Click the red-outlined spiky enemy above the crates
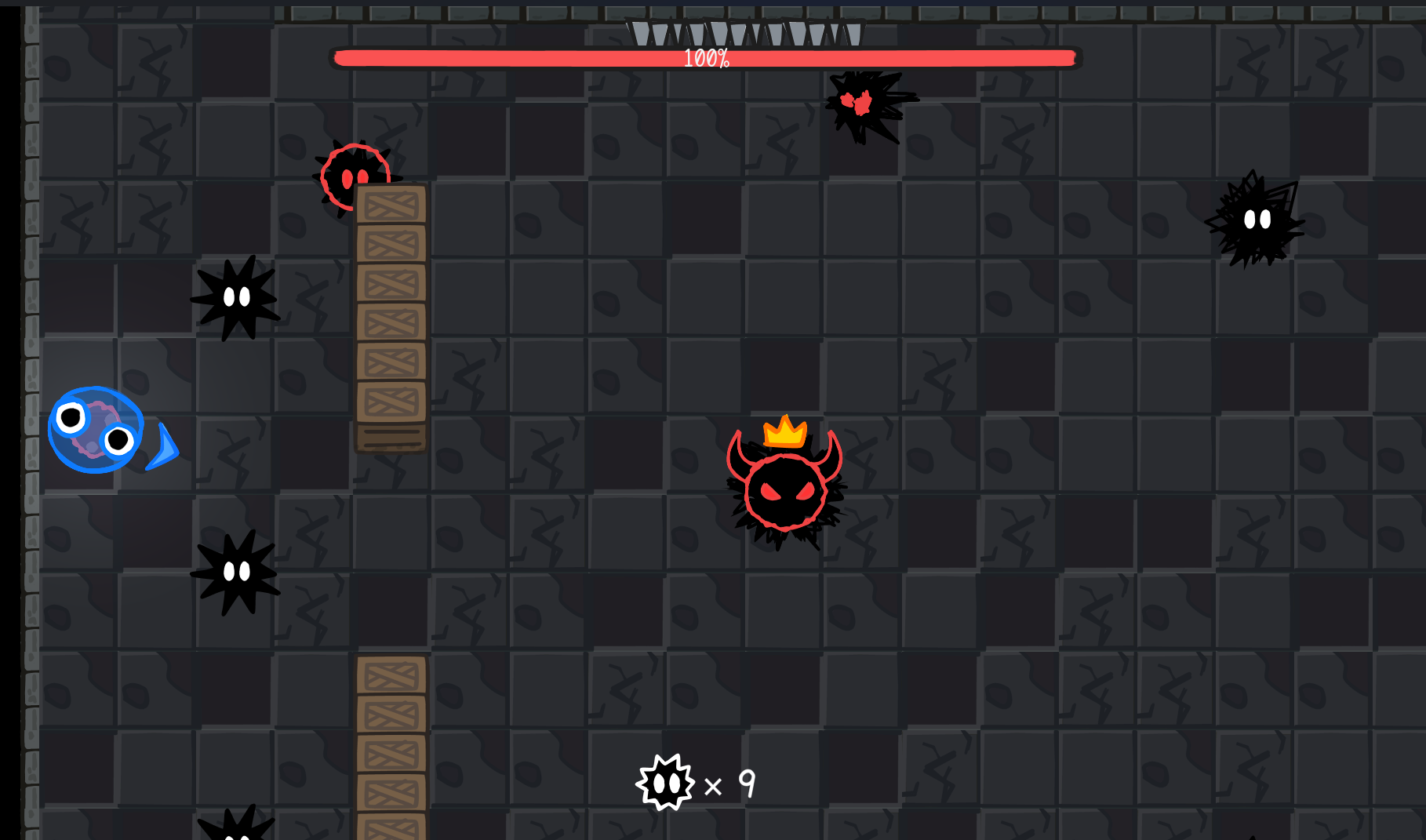1426x840 pixels. click(355, 176)
